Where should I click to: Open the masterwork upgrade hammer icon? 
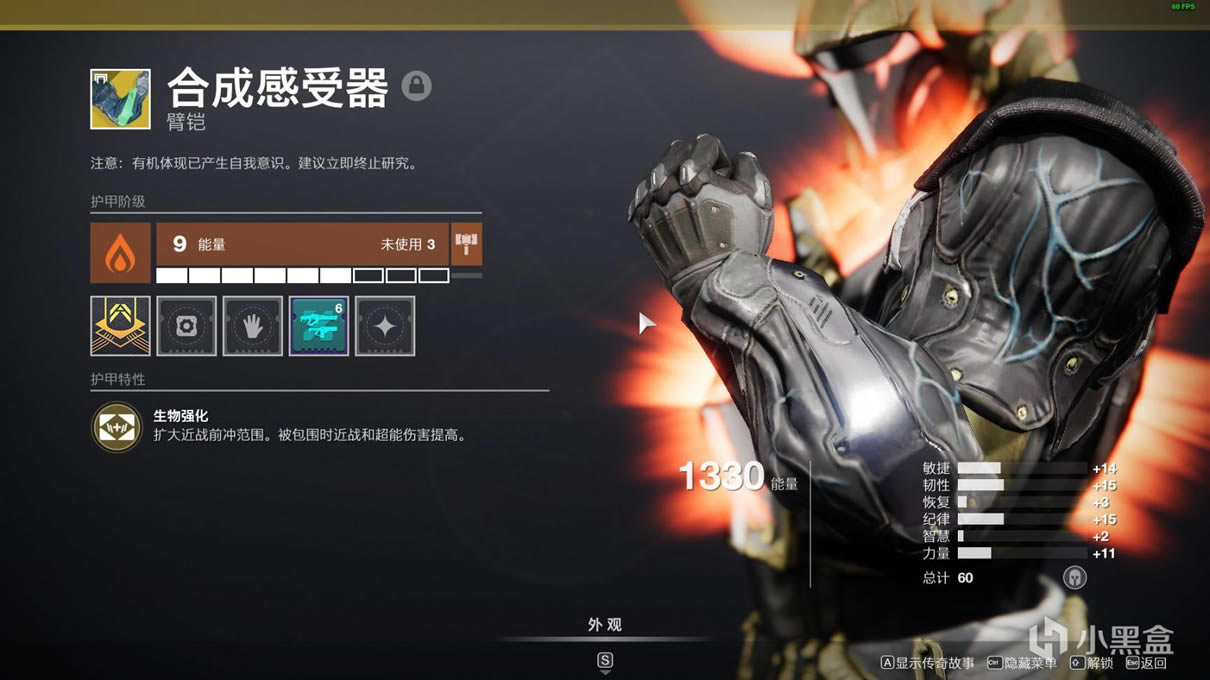click(x=466, y=244)
